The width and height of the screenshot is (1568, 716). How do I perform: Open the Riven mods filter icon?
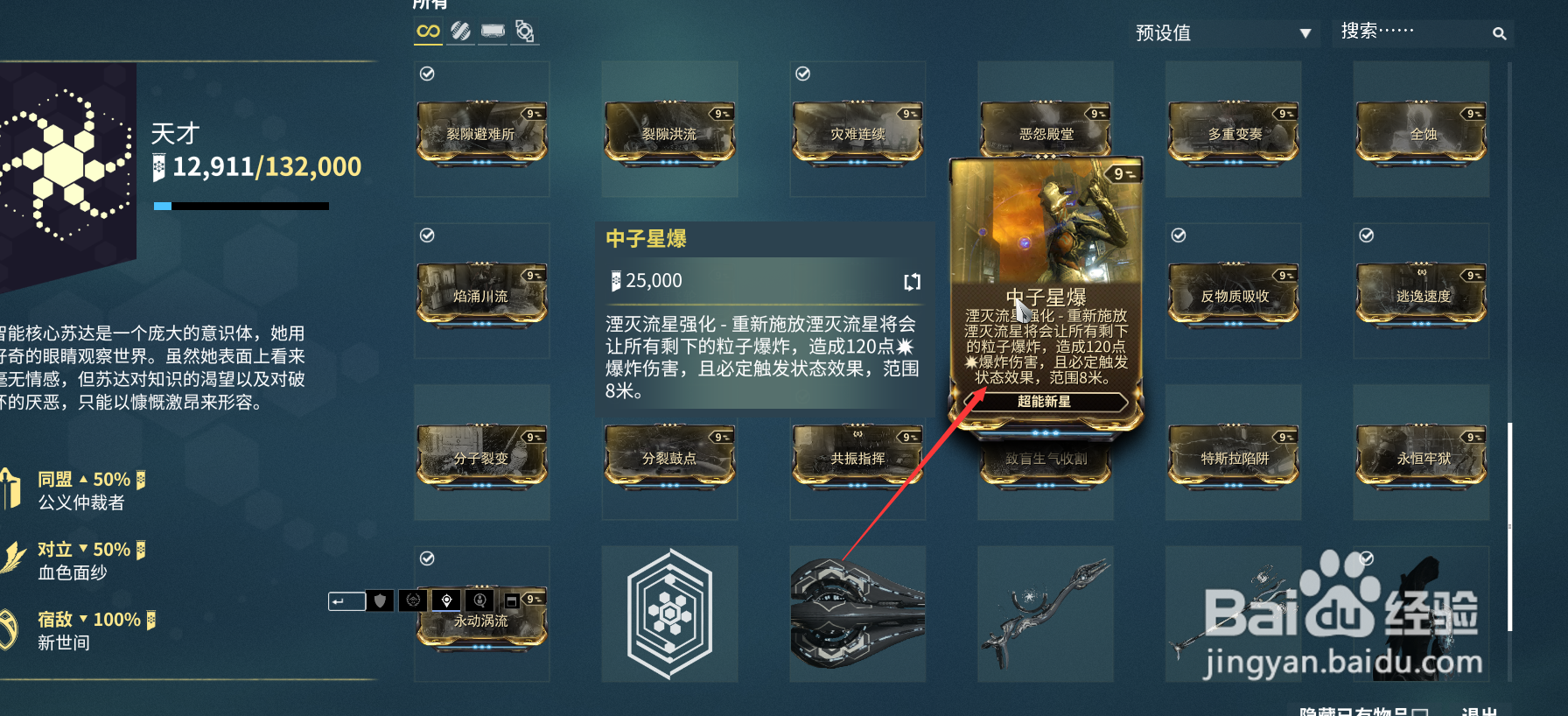click(x=459, y=31)
